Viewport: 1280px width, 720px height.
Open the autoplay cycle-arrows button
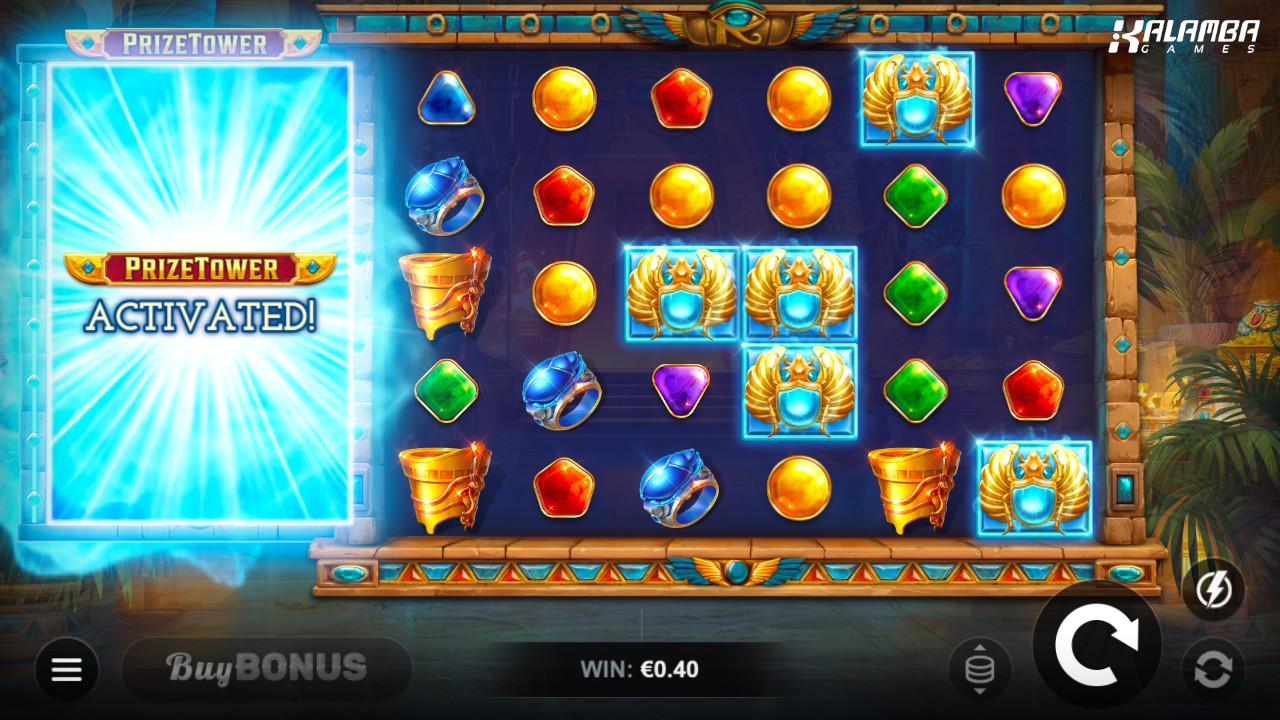[x=1213, y=669]
